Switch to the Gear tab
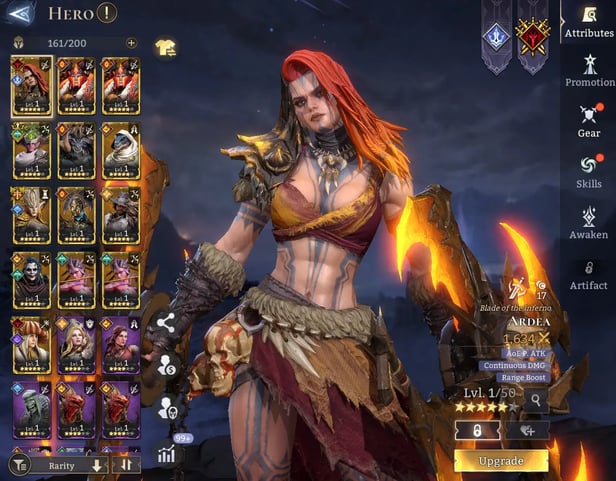The image size is (616, 481). tap(589, 120)
